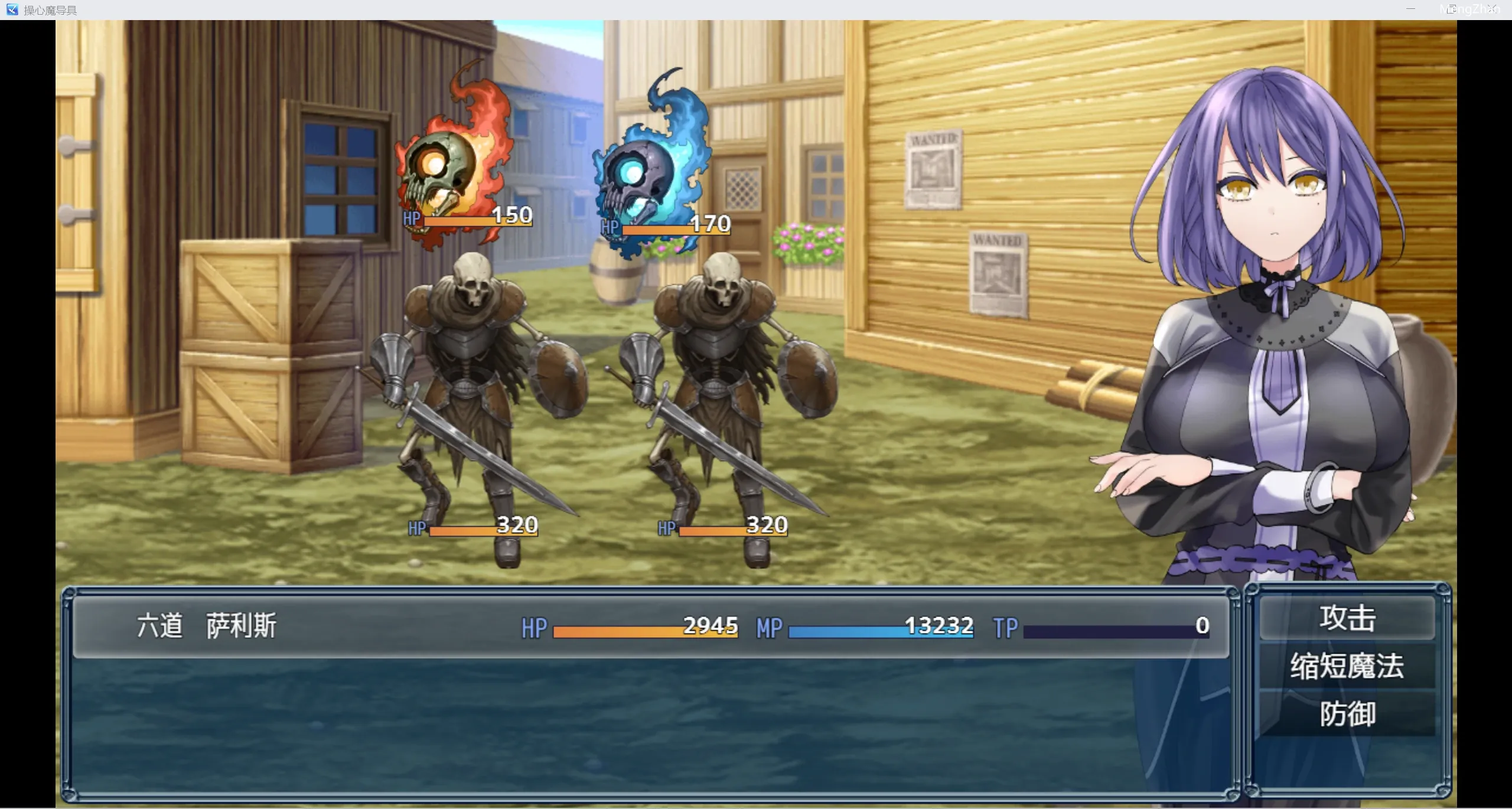This screenshot has width=1512, height=809.
Task: Close the game window
Action: [x=1491, y=9]
